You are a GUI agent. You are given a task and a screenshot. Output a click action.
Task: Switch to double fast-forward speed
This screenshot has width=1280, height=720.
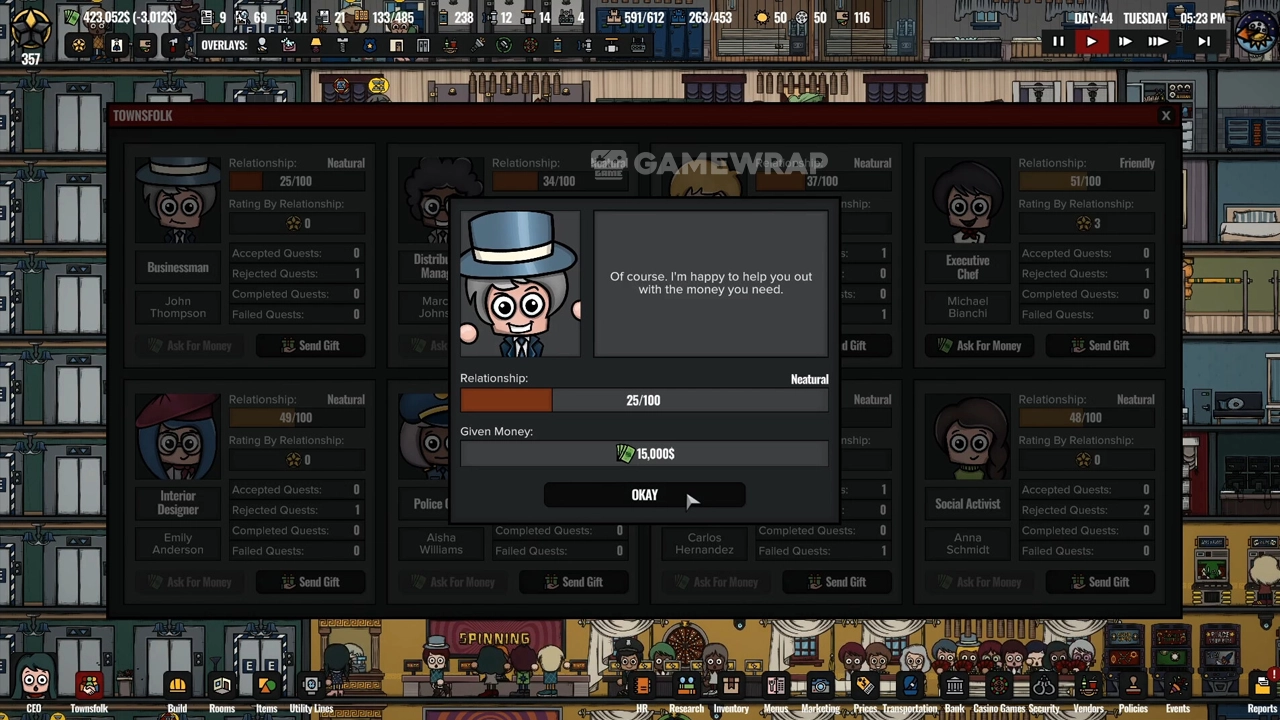click(x=1124, y=42)
